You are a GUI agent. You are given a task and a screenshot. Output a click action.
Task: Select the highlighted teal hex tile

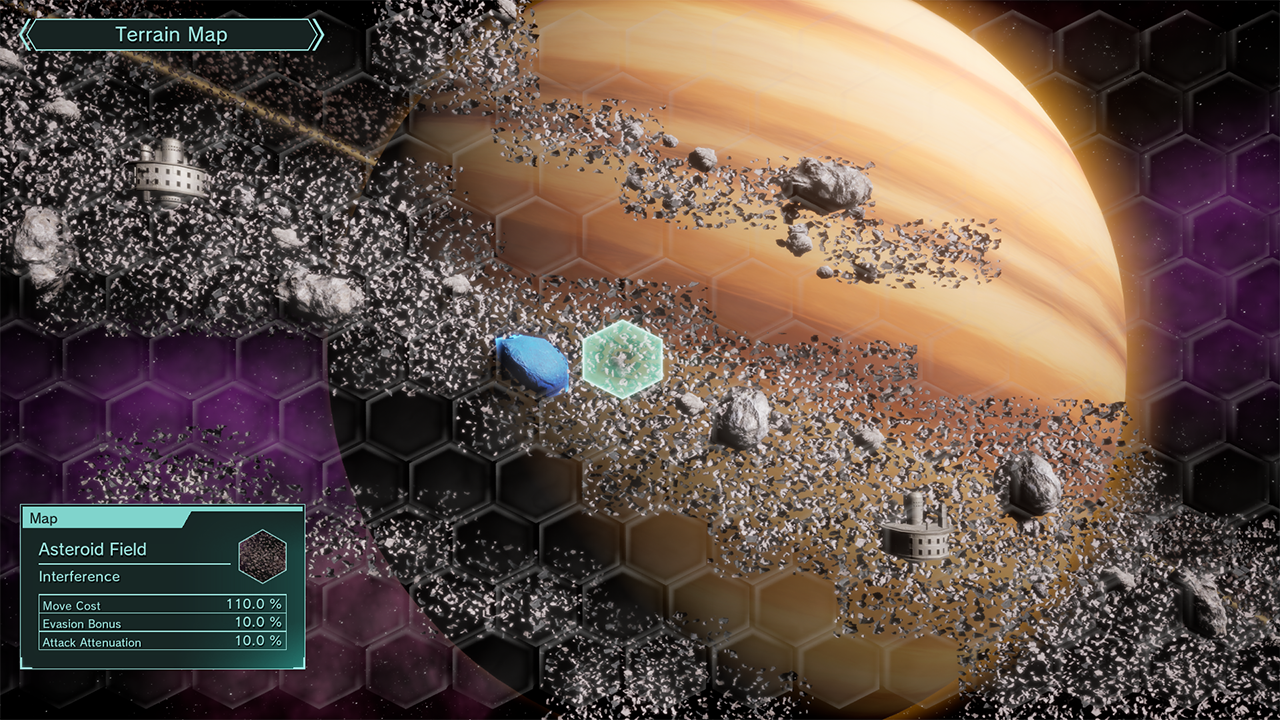[x=623, y=360]
